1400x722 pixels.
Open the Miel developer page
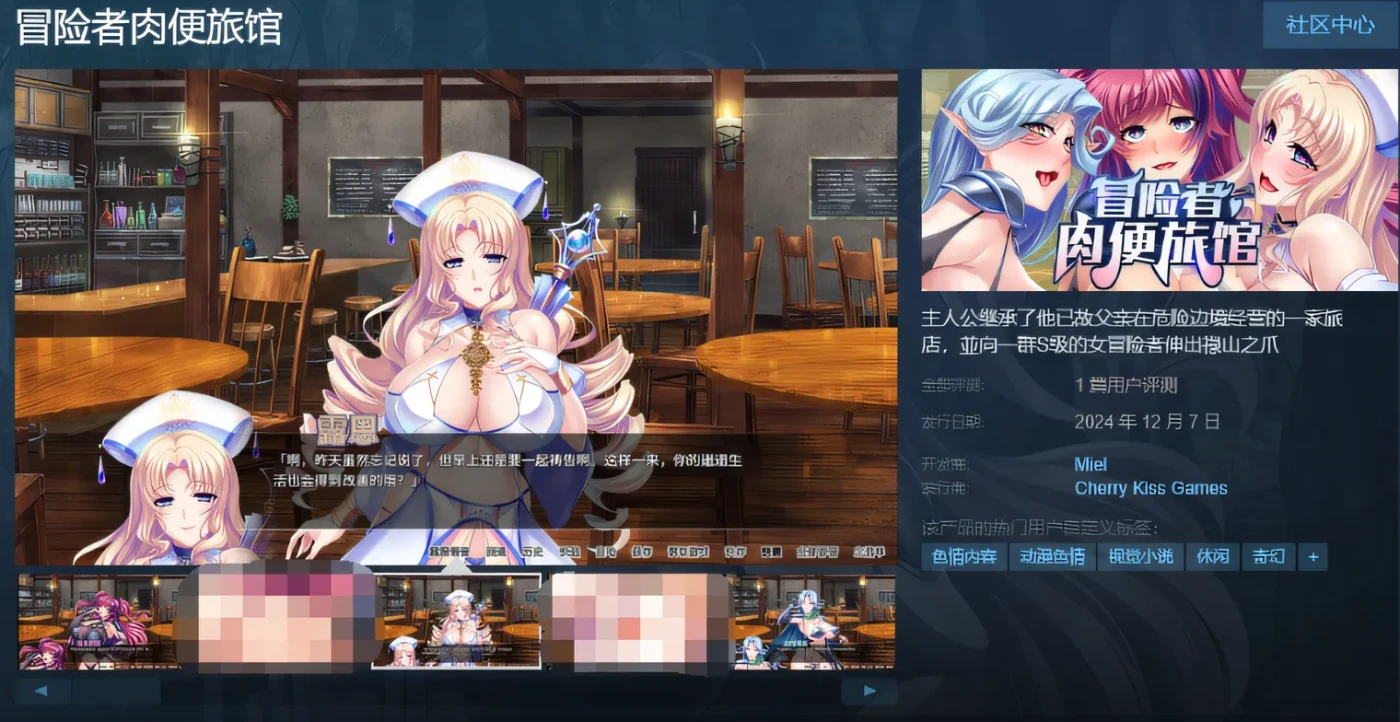(1089, 464)
